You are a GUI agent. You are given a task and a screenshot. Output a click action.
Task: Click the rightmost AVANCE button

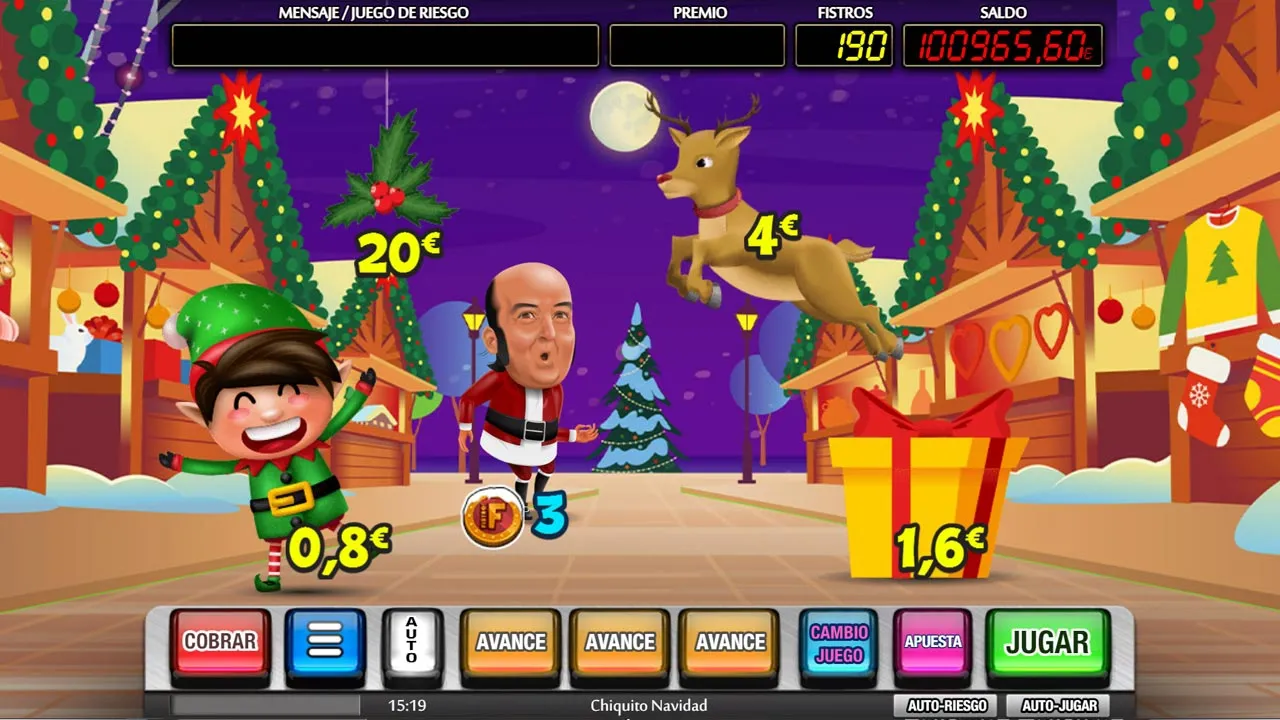tap(730, 642)
